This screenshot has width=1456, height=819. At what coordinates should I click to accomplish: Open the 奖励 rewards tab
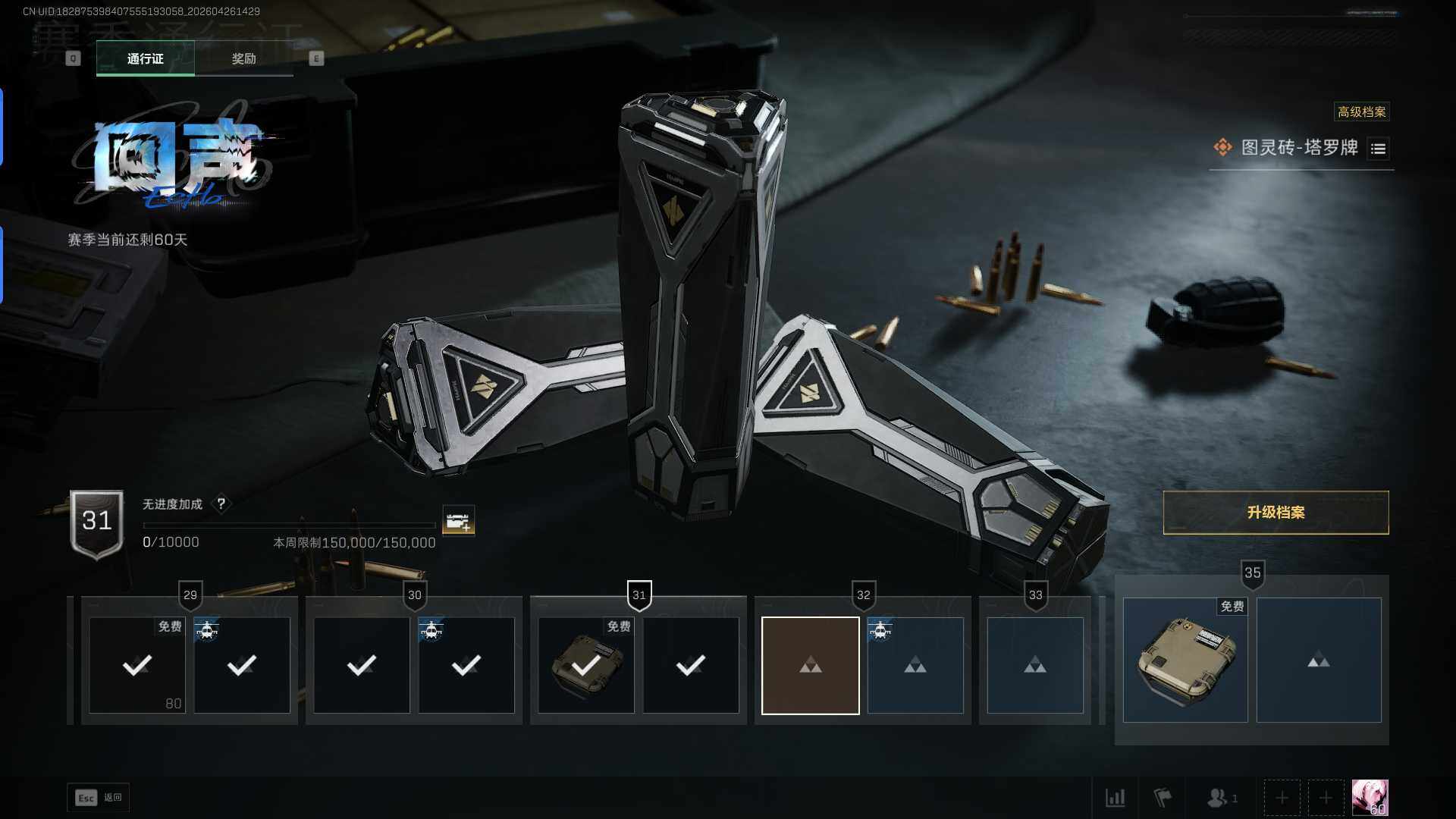tap(243, 58)
